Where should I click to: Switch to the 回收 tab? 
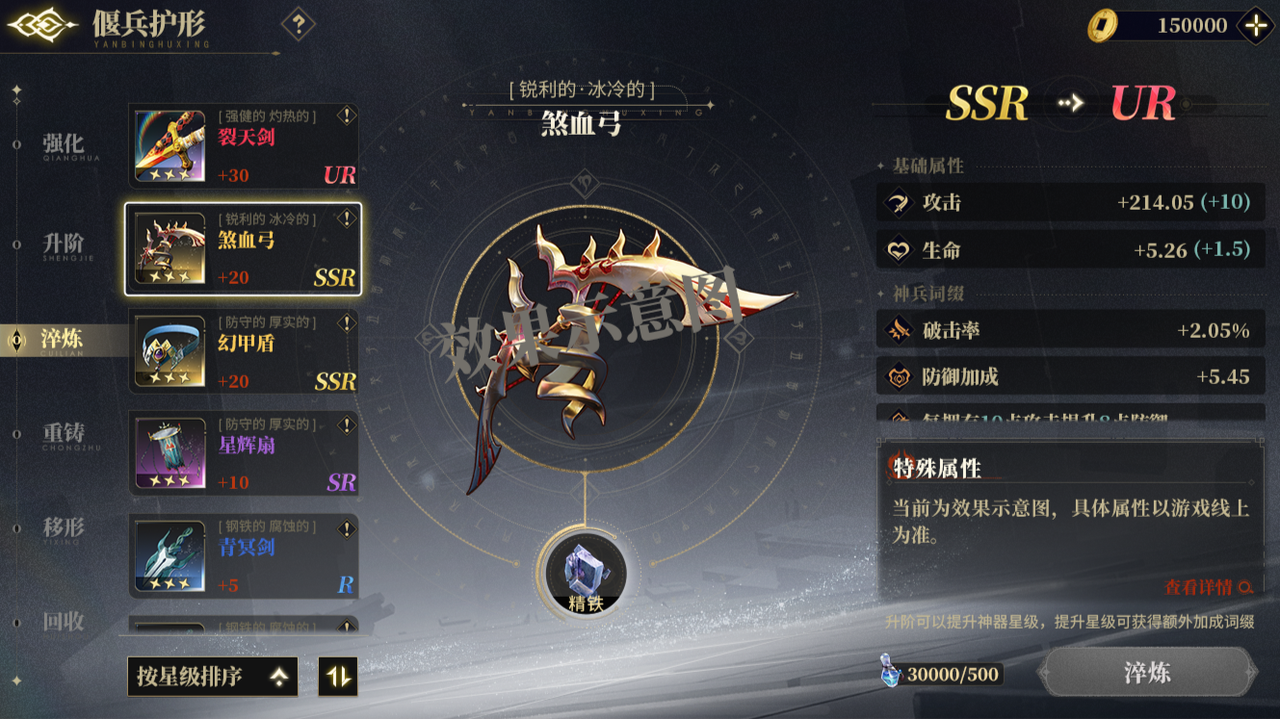(x=62, y=622)
